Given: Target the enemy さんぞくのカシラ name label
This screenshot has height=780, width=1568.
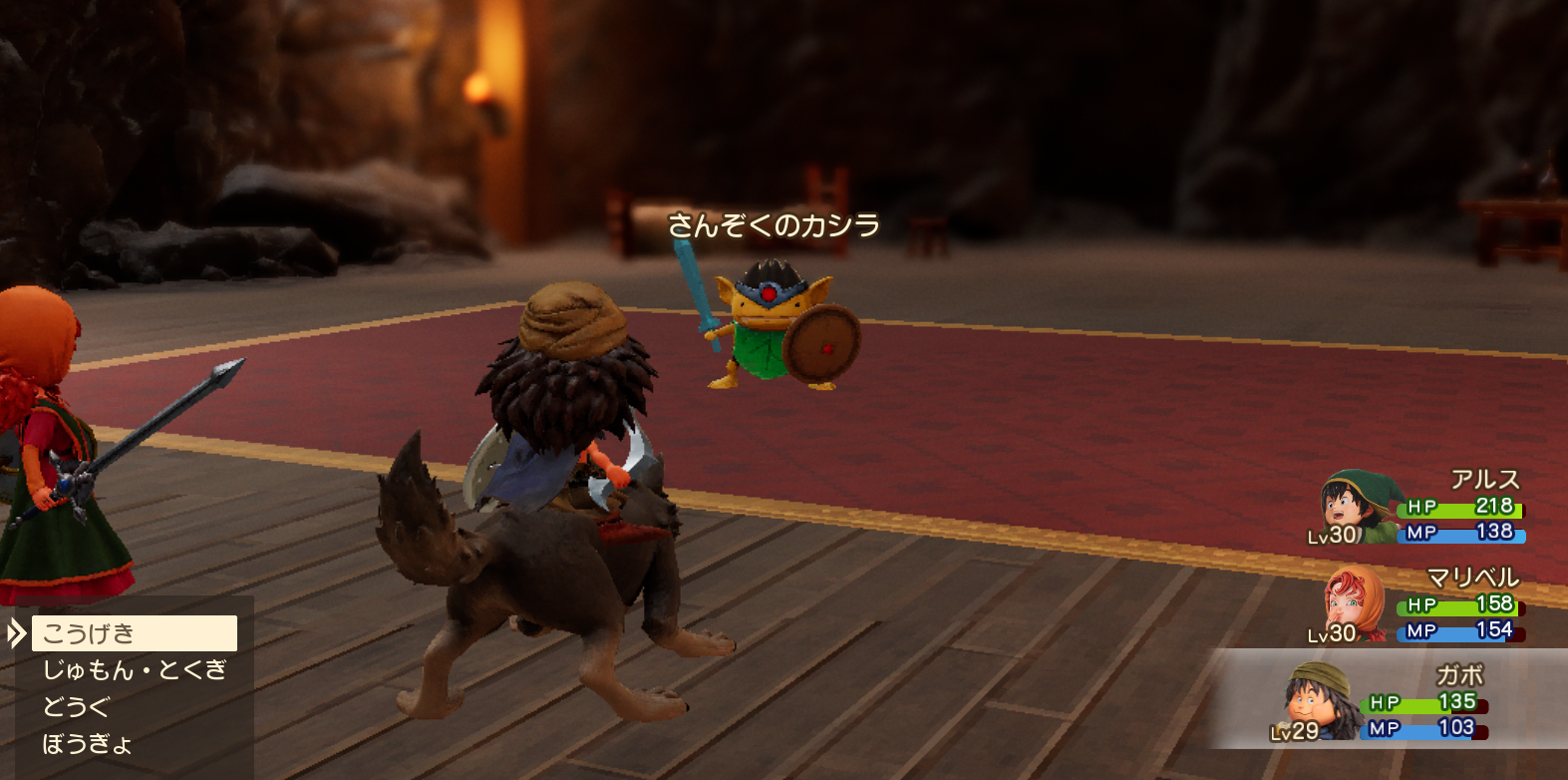Looking at the screenshot, I should coord(774,225).
